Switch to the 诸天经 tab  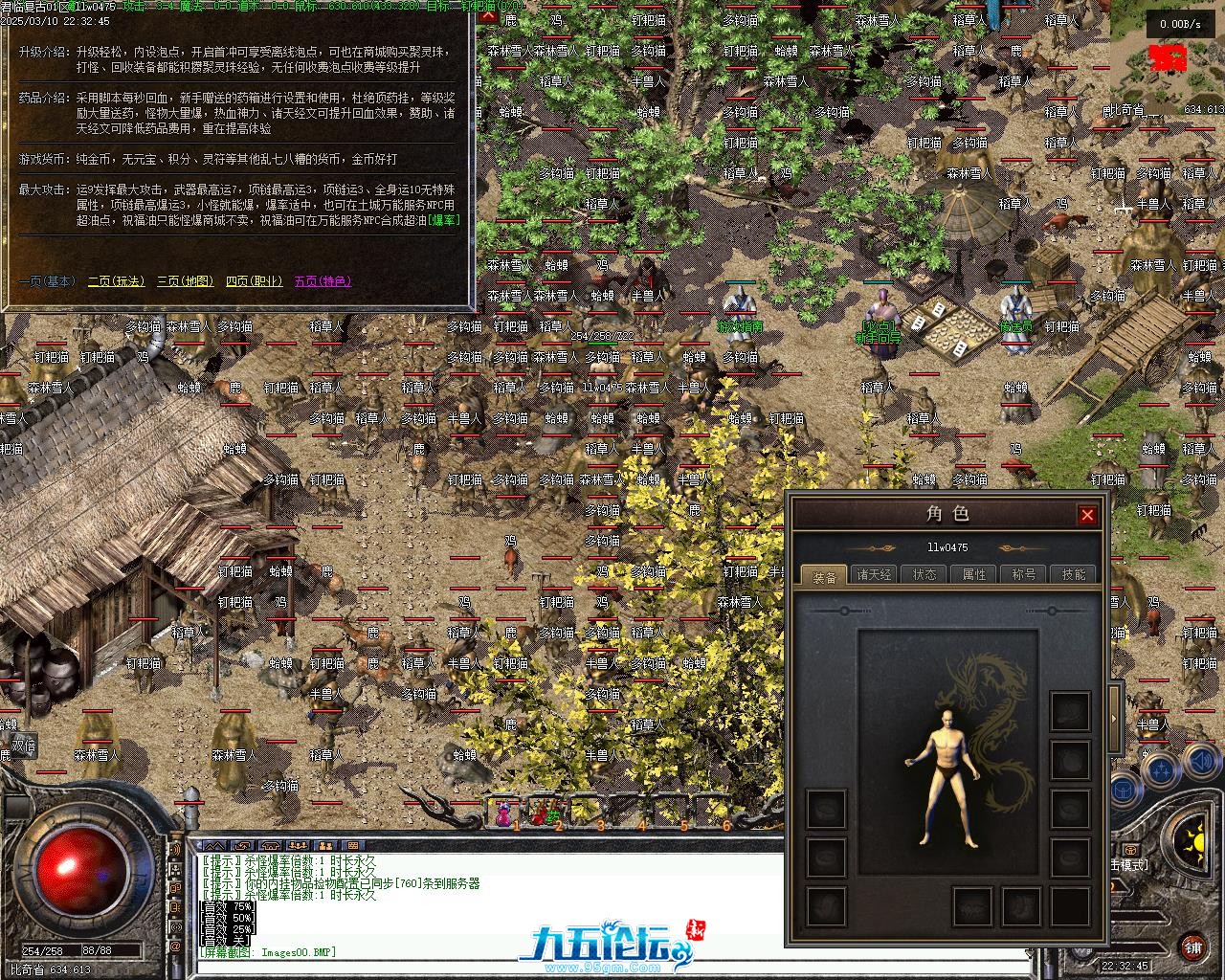(x=874, y=574)
